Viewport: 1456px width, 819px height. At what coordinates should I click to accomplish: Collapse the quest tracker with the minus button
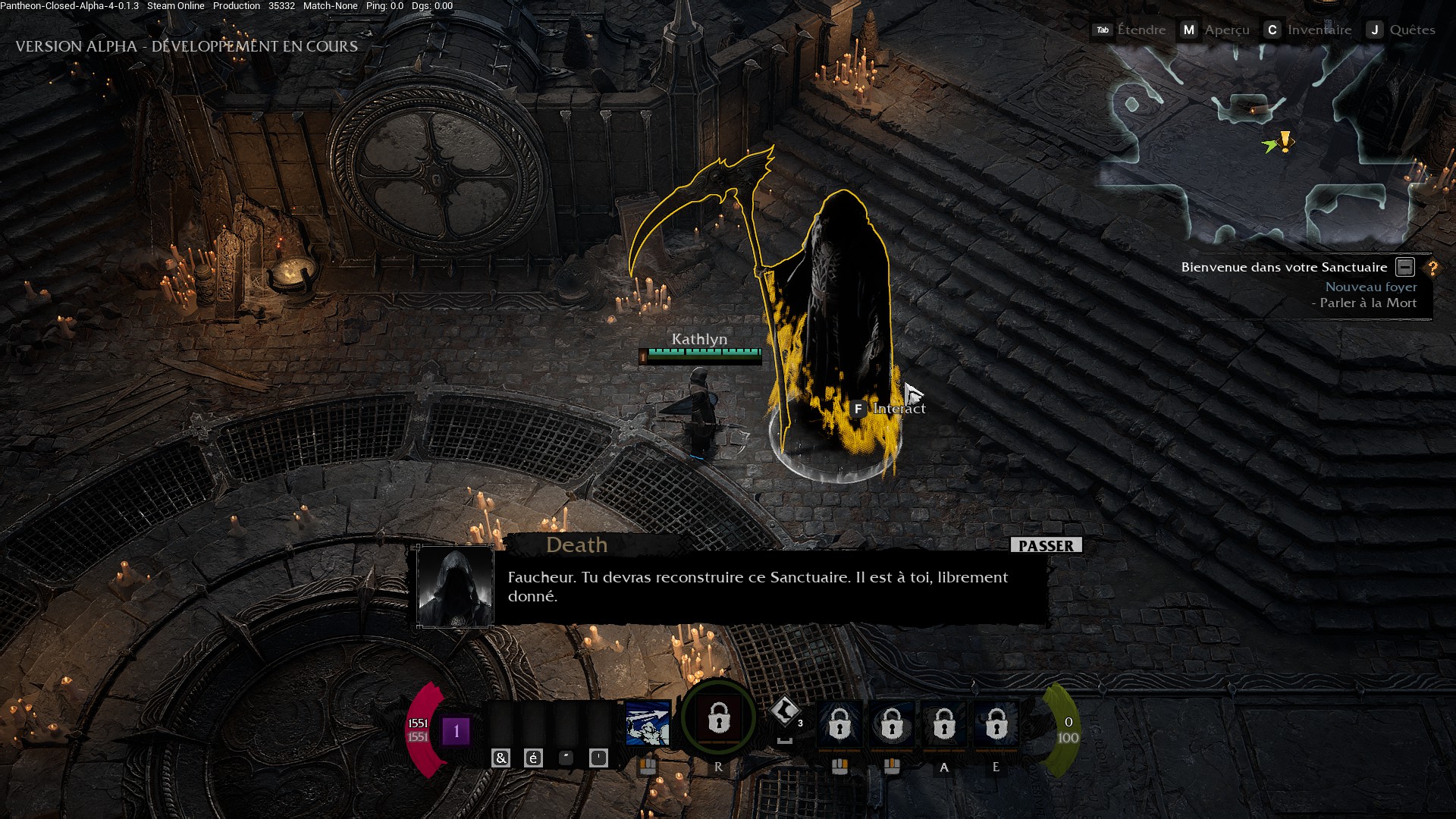pyautogui.click(x=1405, y=267)
